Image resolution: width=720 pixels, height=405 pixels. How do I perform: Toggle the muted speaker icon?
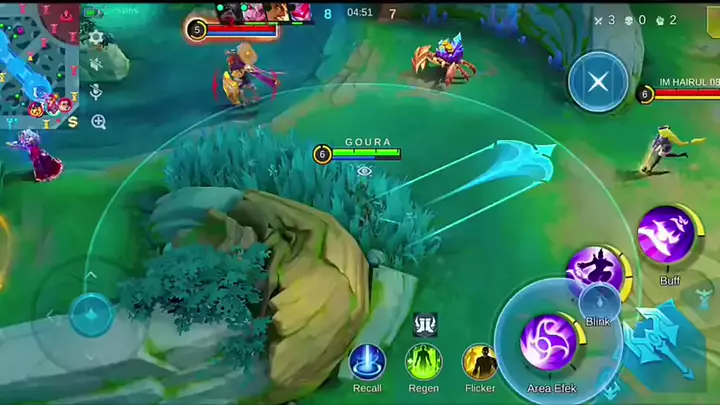96,64
